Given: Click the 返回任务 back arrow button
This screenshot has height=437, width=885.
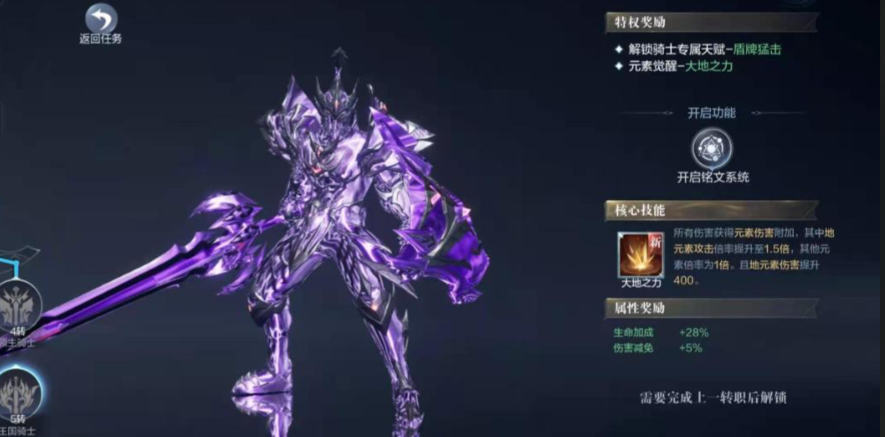Looking at the screenshot, I should click(100, 19).
